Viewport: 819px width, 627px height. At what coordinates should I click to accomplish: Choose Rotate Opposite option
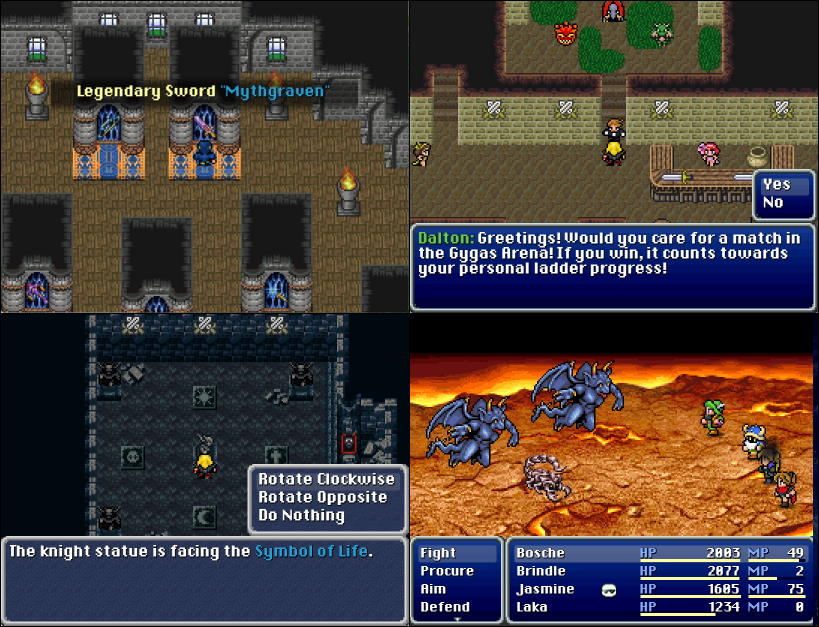(x=322, y=497)
